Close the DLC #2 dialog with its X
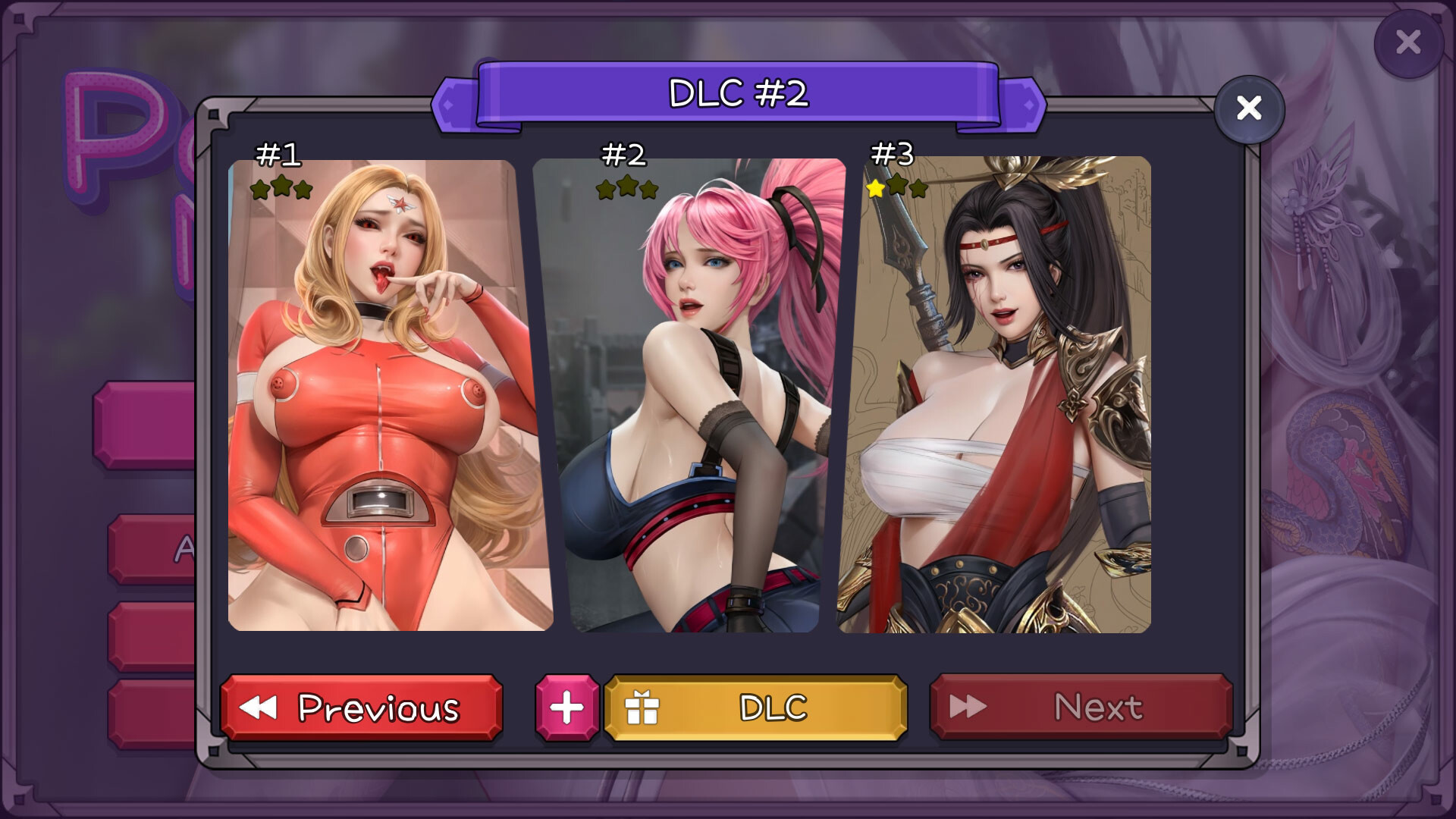Image resolution: width=1456 pixels, height=819 pixels. tap(1249, 108)
